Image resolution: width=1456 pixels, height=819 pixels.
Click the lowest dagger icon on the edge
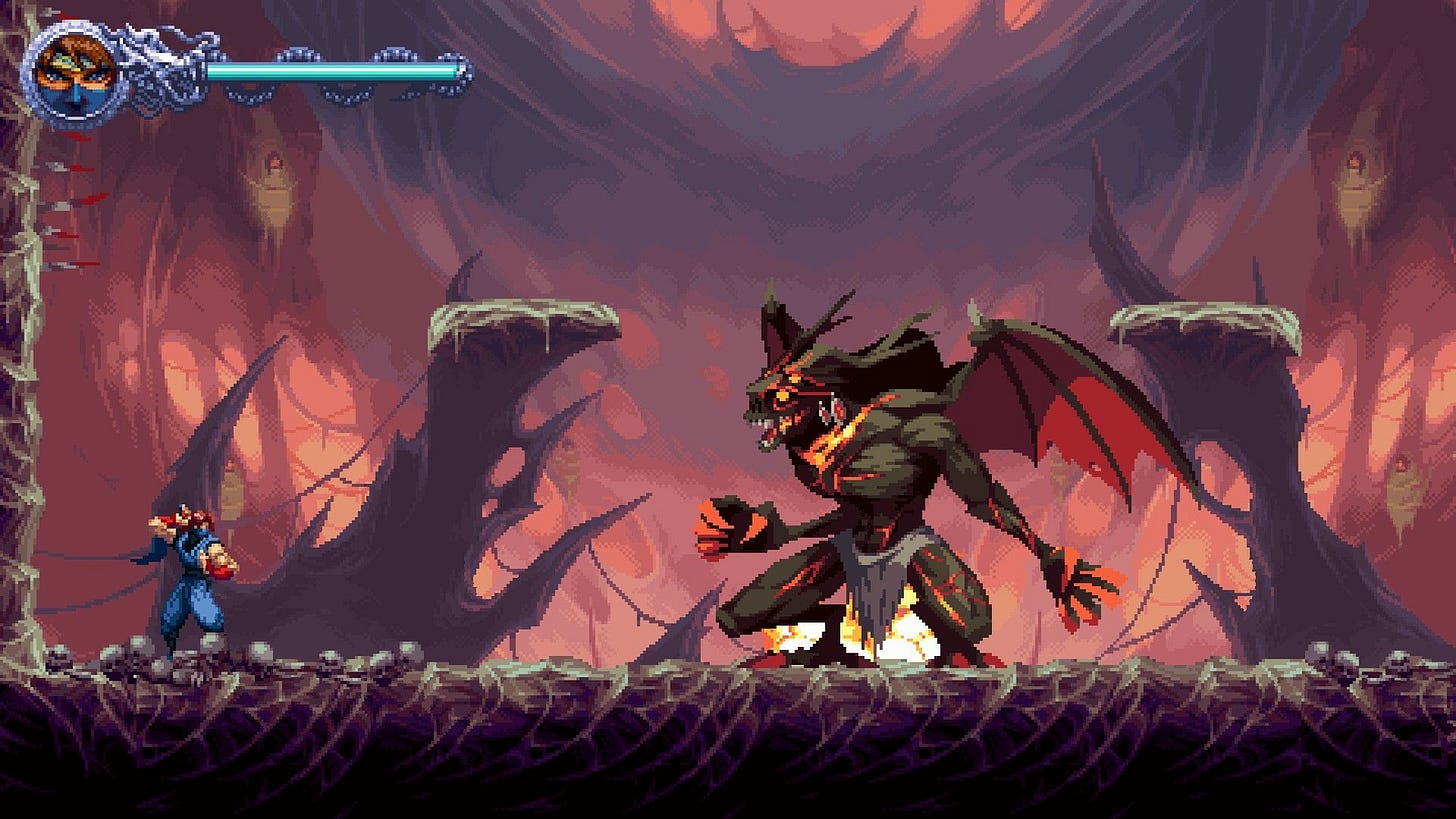click(x=72, y=265)
